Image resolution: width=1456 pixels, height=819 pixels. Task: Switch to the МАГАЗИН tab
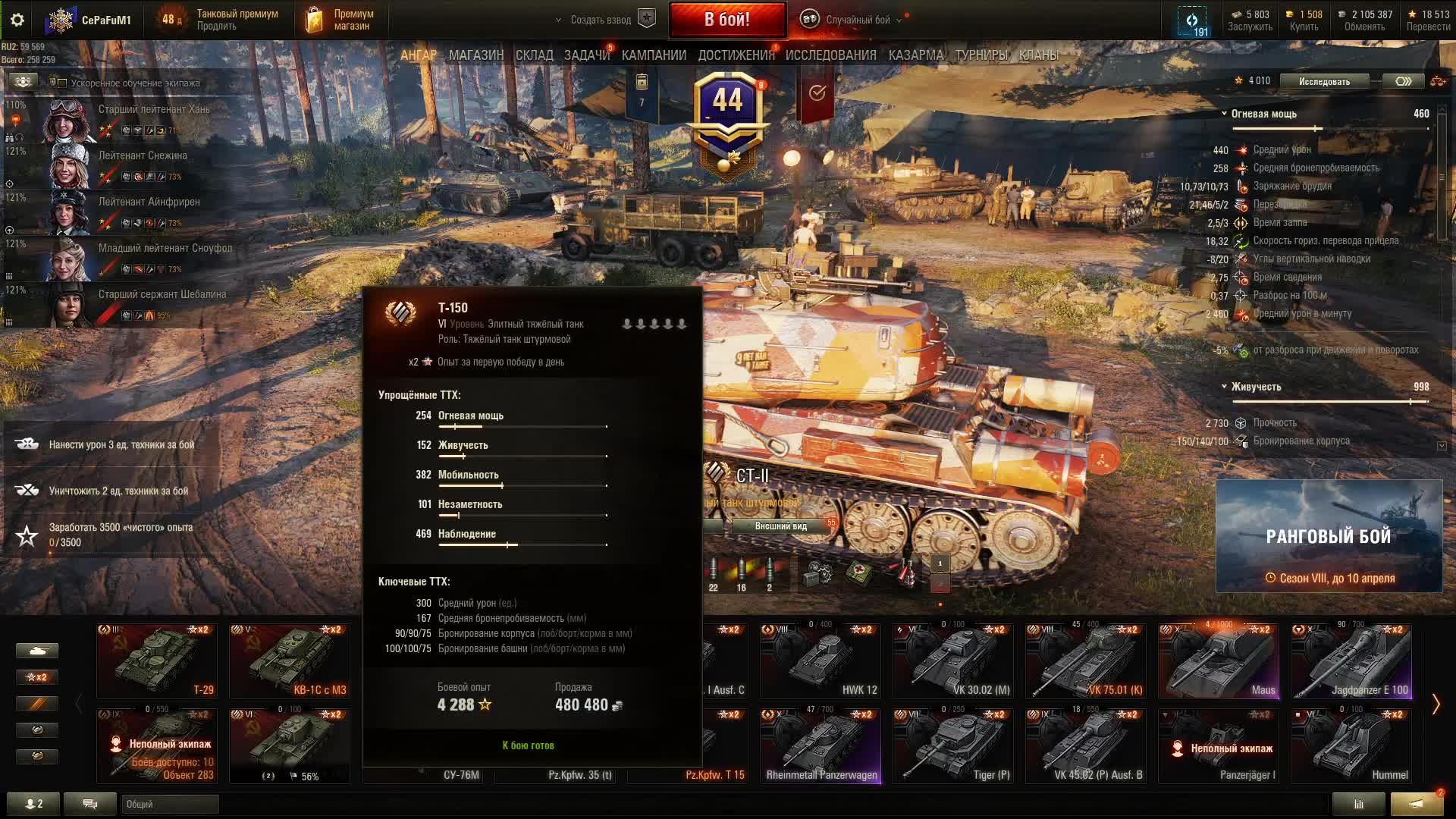point(475,55)
